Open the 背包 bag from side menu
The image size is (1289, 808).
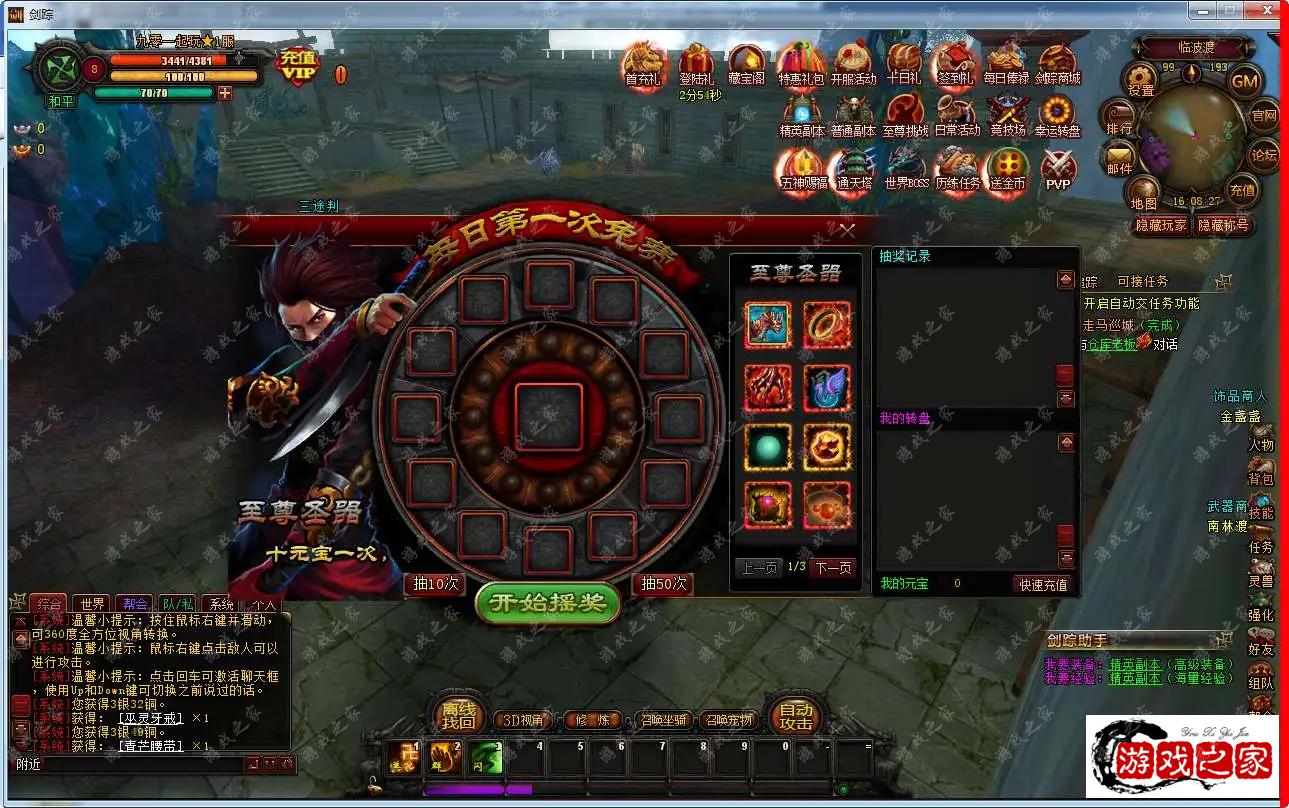1261,472
